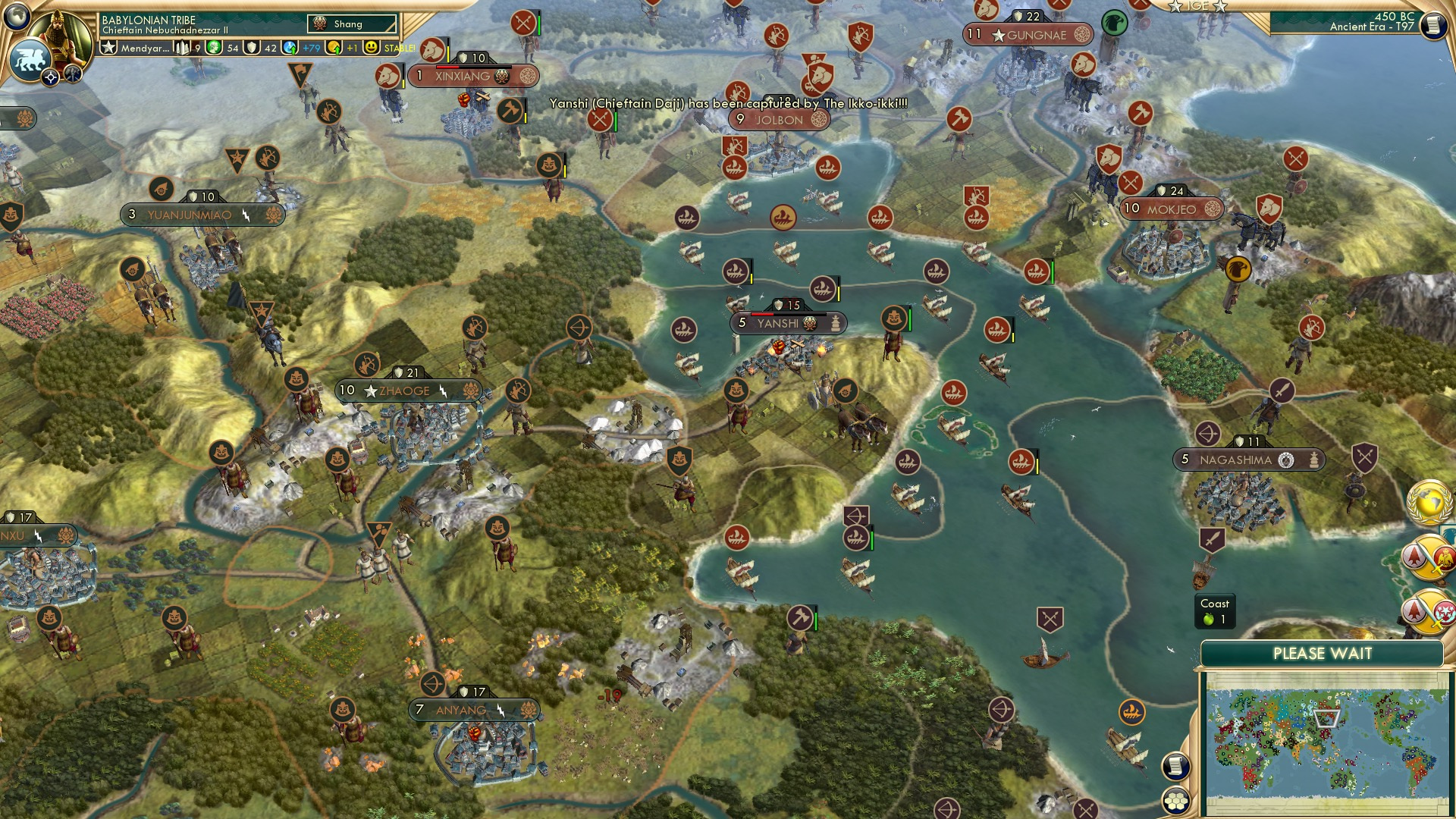
Task: Open the gold treasury coin icon
Action: click(333, 47)
